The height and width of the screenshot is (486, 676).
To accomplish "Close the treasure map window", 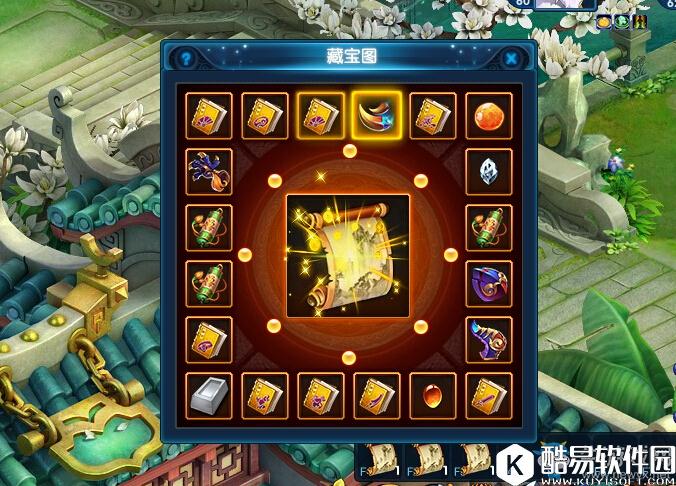I will tap(511, 59).
